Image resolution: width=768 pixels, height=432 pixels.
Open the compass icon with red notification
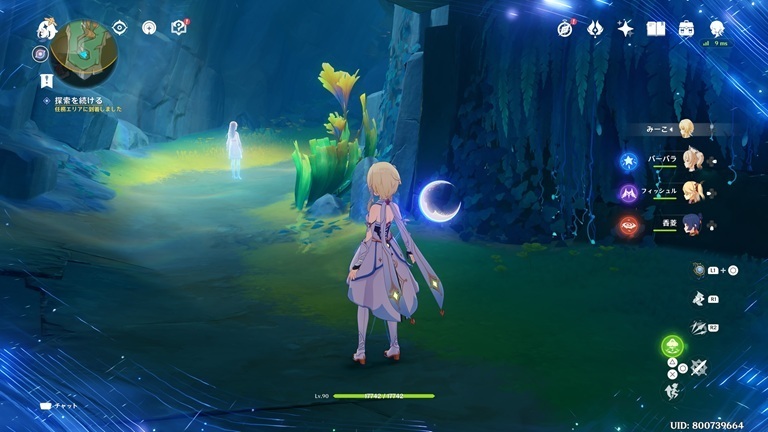[565, 29]
